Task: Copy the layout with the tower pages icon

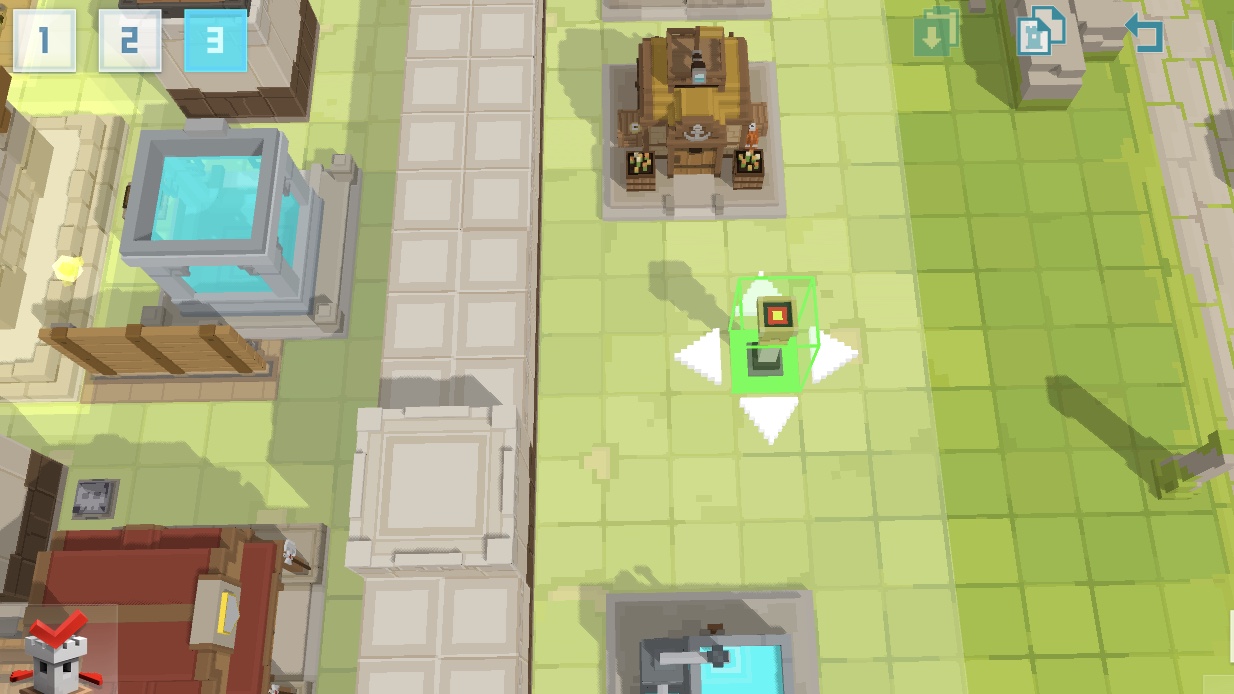Action: (1040, 34)
